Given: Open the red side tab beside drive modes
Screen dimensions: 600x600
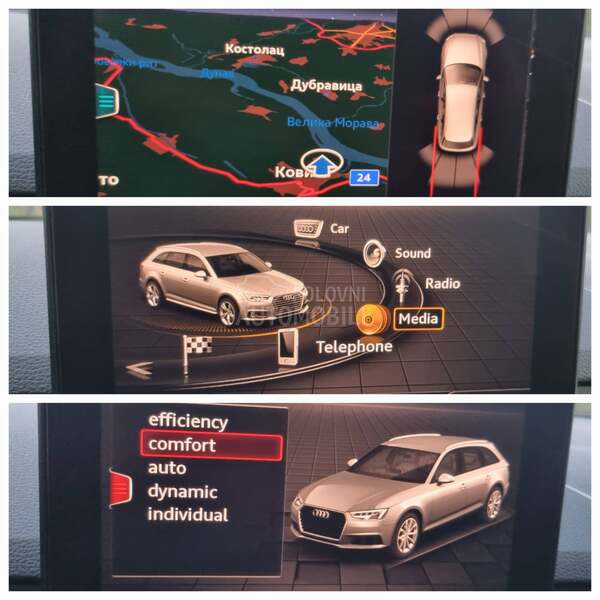Looking at the screenshot, I should click(120, 487).
